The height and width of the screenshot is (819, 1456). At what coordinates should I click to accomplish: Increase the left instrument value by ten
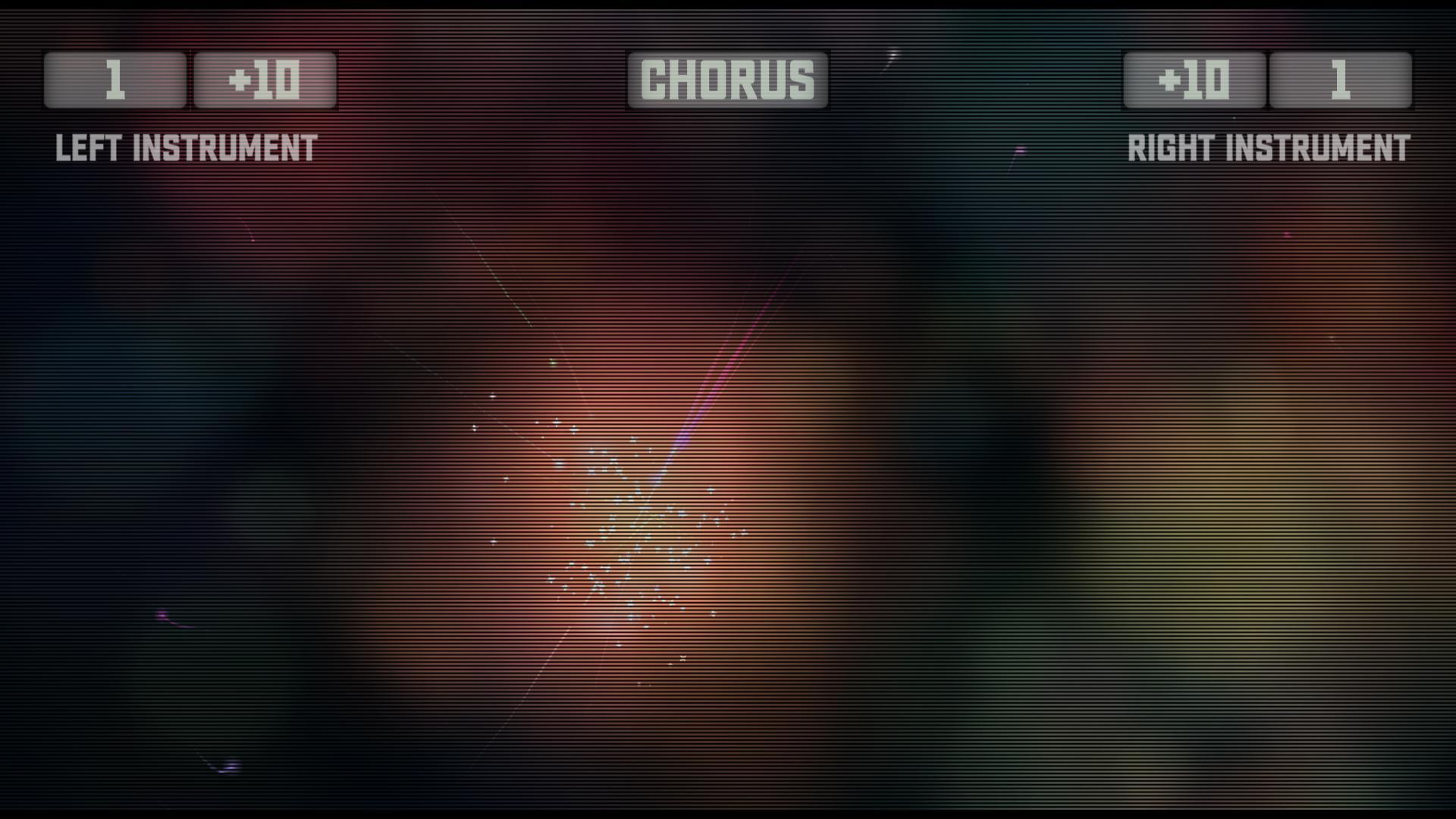pyautogui.click(x=264, y=80)
